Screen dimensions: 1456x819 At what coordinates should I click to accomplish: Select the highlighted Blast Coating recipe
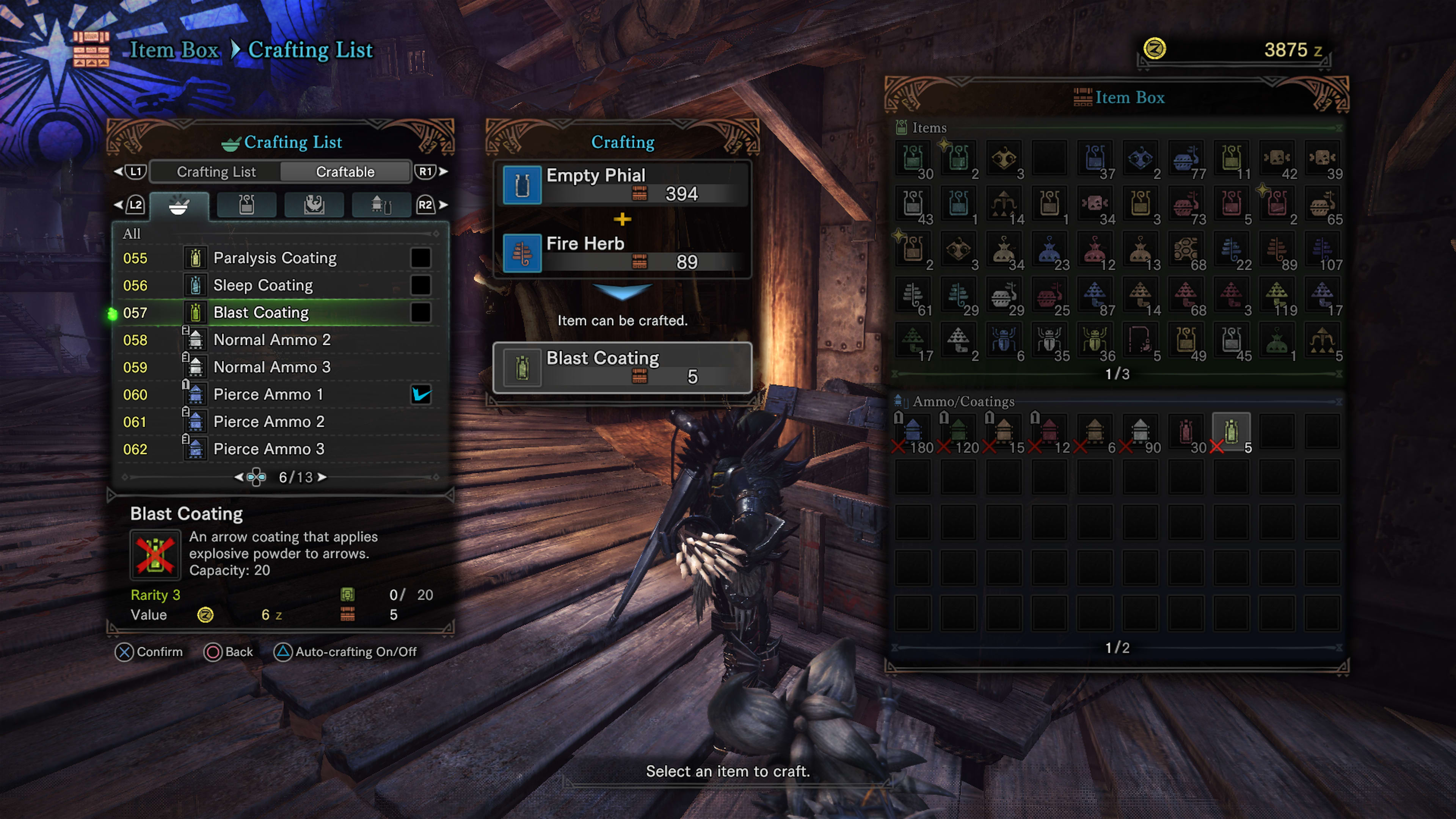(x=261, y=312)
